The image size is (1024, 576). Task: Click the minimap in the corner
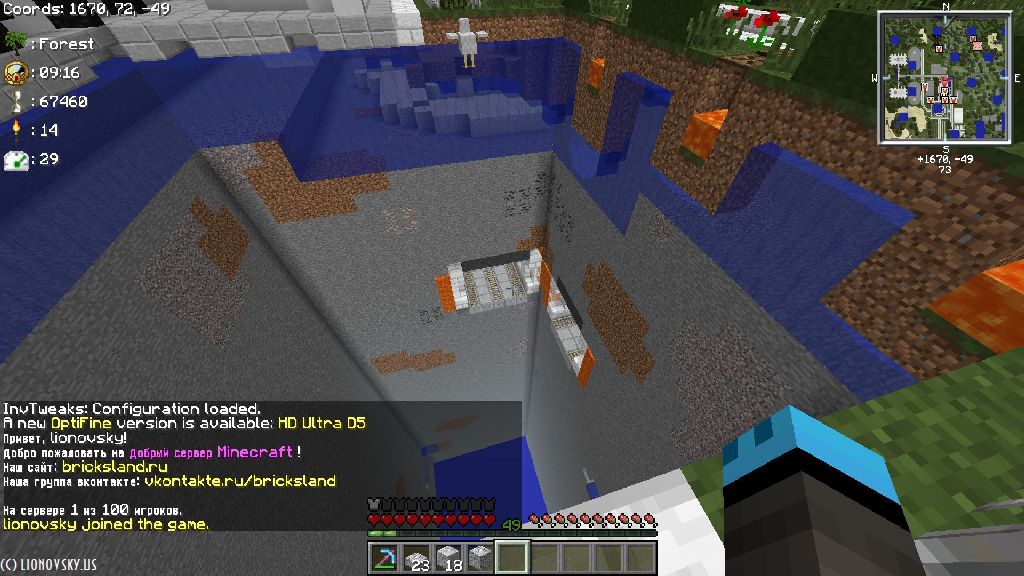coord(944,79)
